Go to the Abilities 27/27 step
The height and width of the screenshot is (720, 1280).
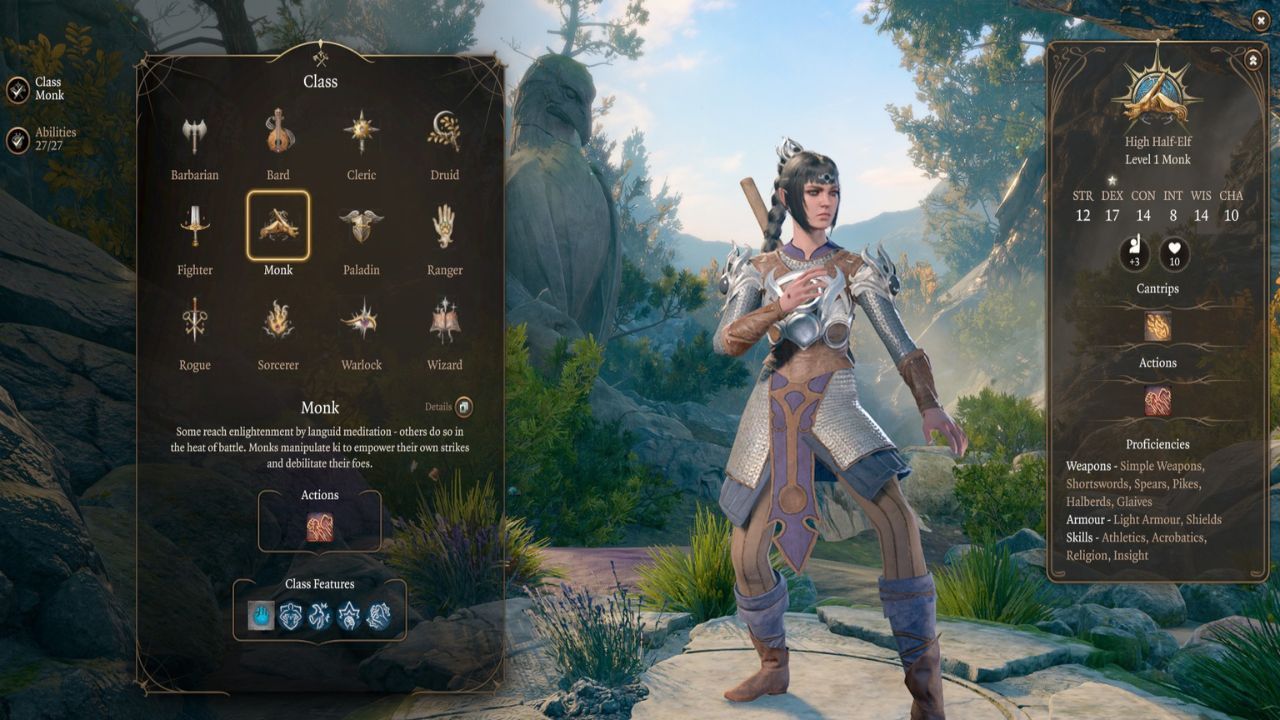coord(18,140)
